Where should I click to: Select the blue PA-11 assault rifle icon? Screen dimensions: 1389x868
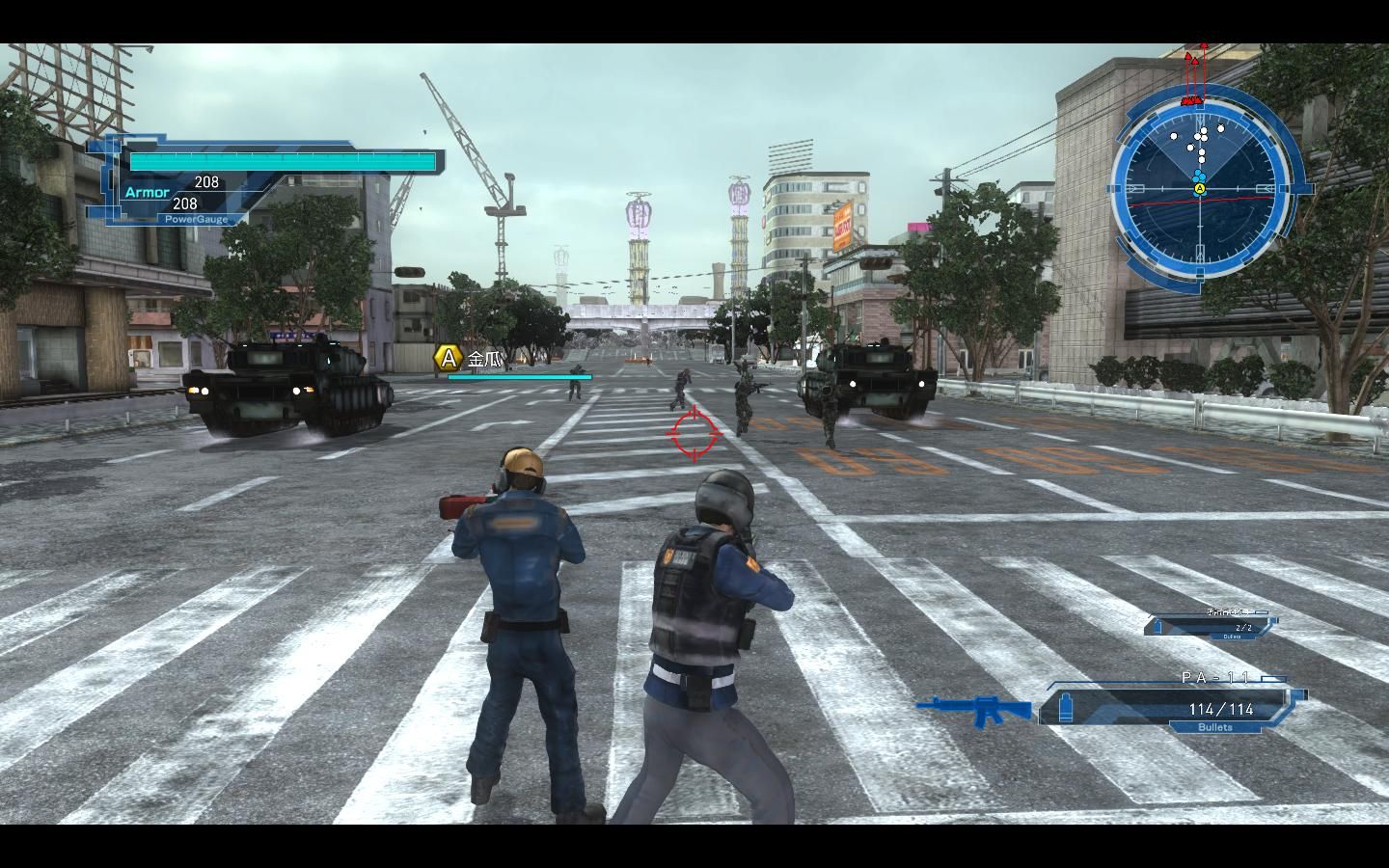point(976,710)
